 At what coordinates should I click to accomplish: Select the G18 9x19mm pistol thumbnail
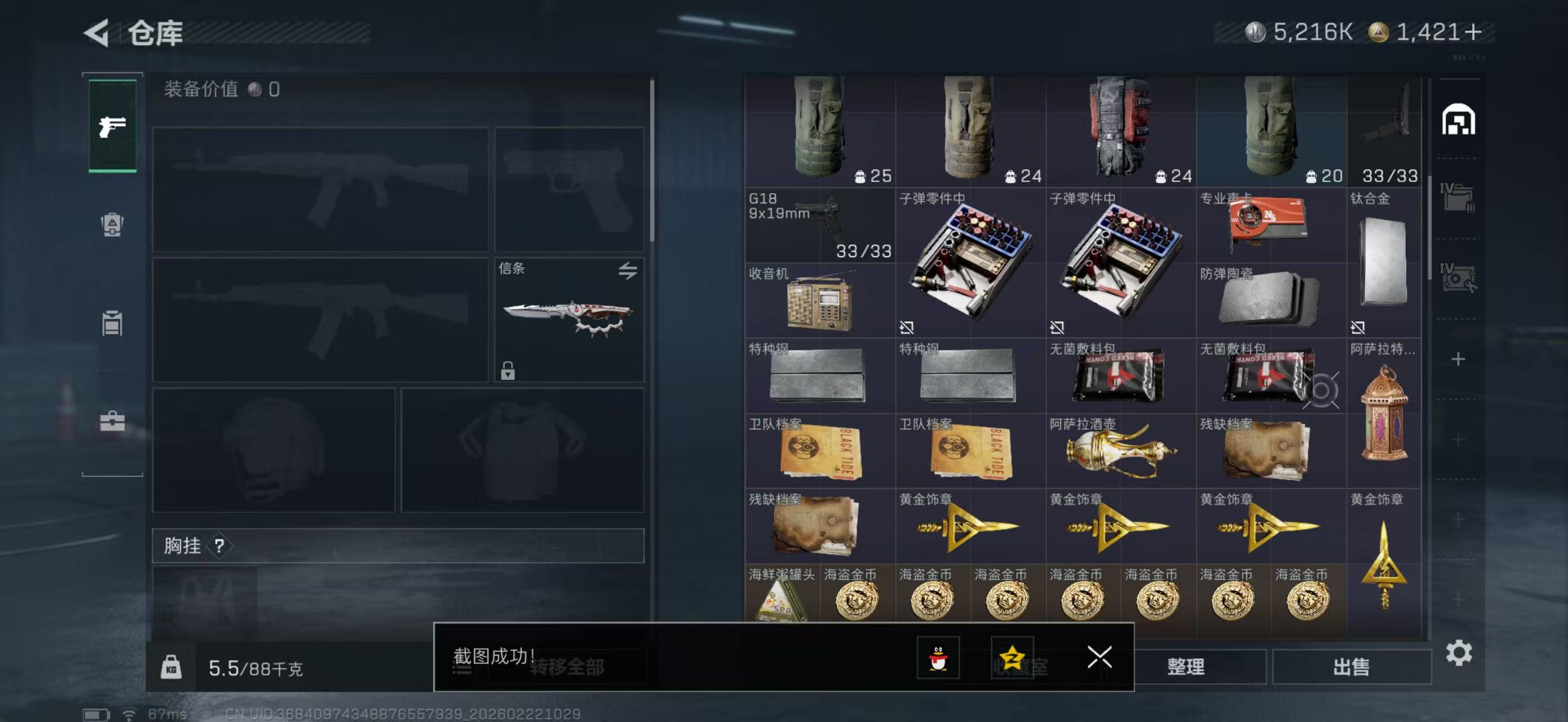pyautogui.click(x=819, y=225)
